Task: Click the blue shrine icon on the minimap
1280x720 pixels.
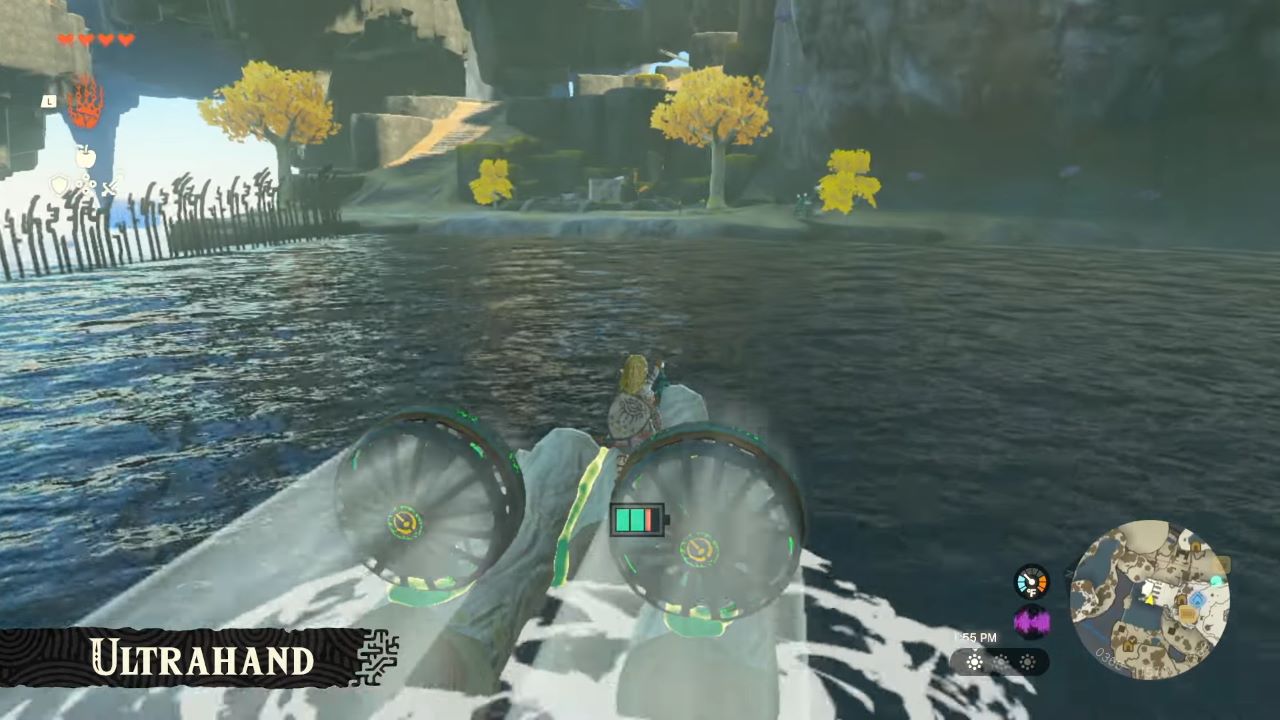Action: 1197,597
